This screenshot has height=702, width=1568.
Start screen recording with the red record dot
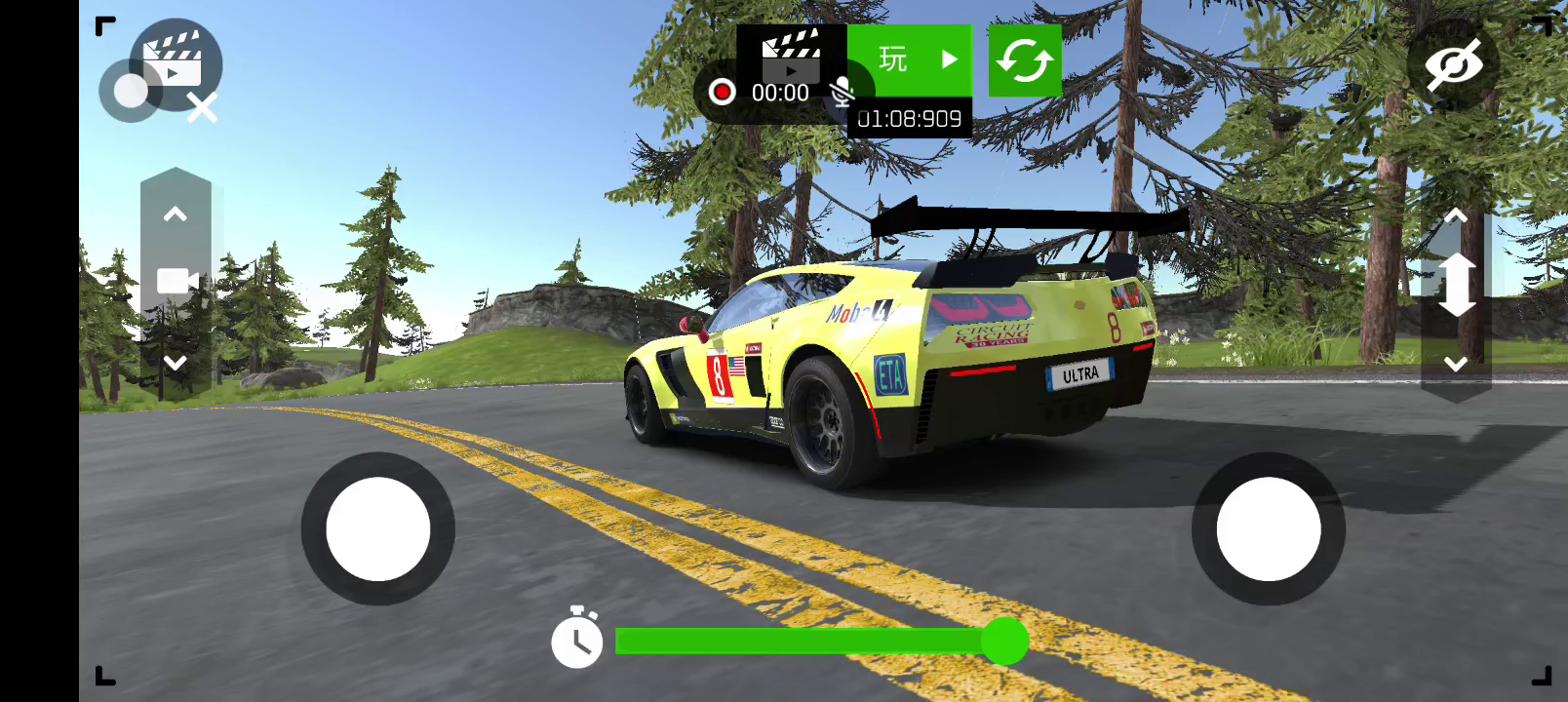click(722, 93)
